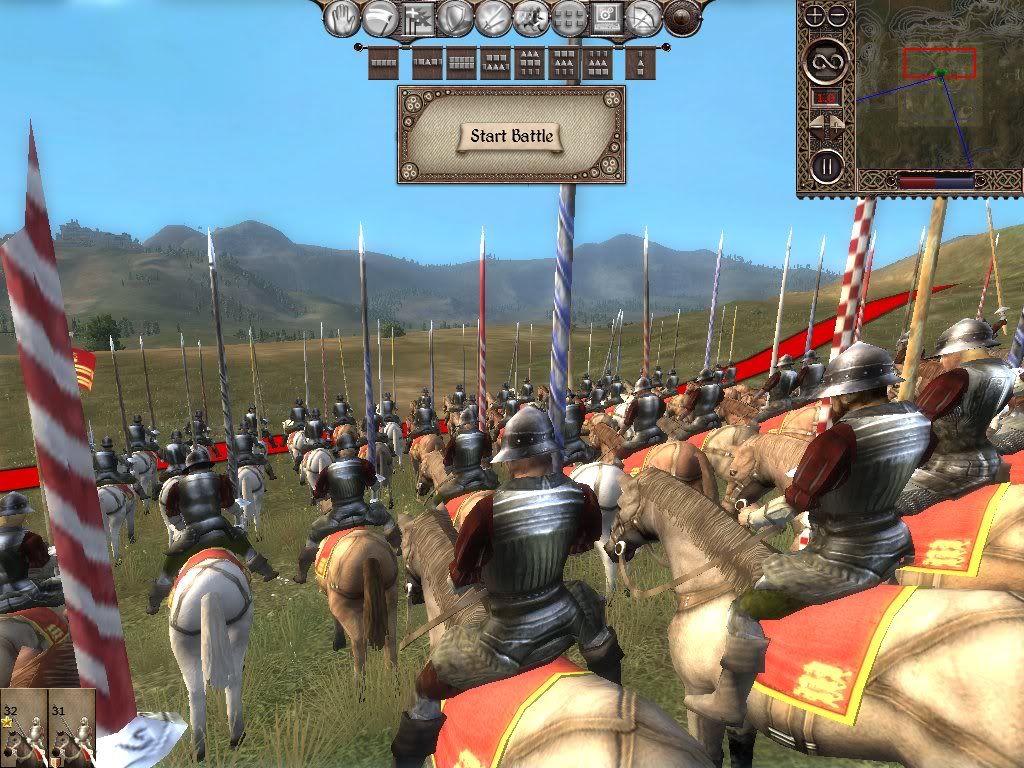Click the Start Battle button
Viewport: 1024px width, 768px height.
[x=511, y=136]
